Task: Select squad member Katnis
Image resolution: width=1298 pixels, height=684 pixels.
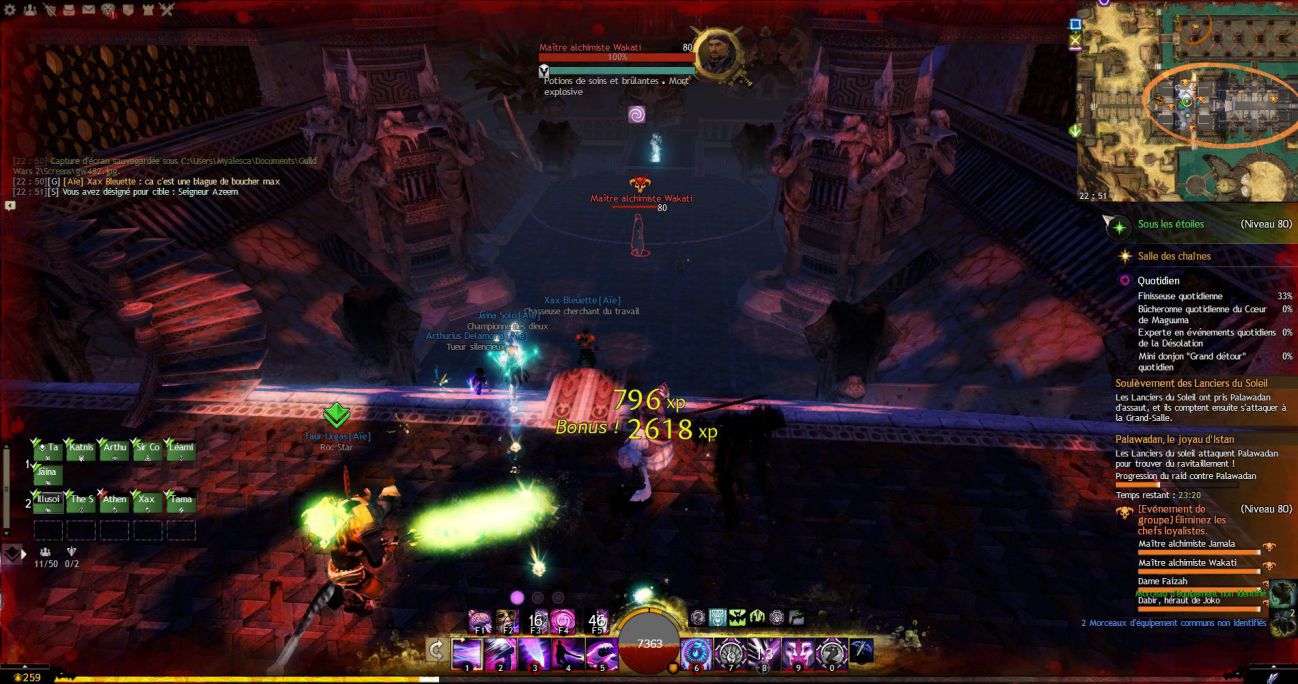Action: coord(80,450)
